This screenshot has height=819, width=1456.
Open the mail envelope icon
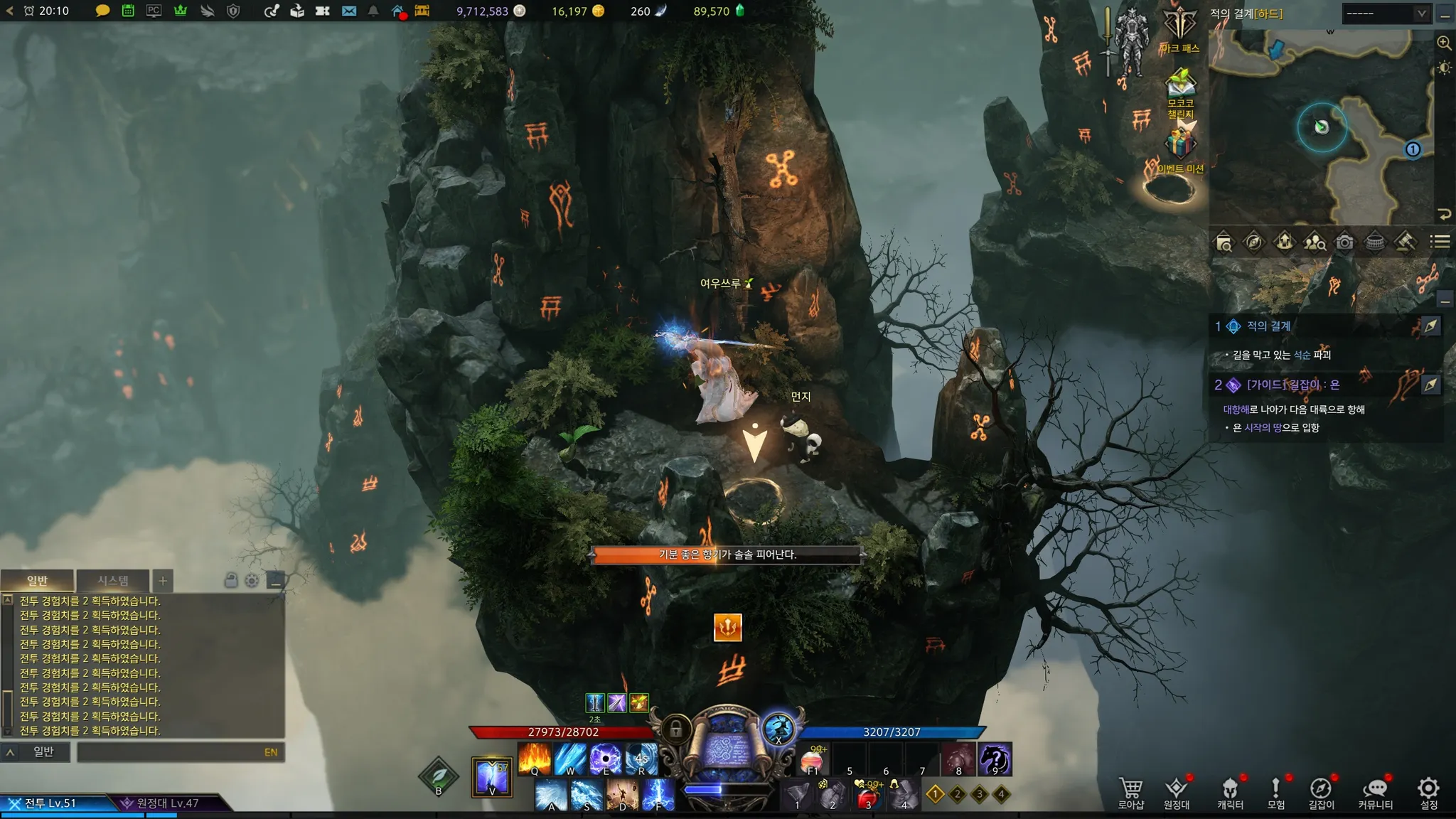tap(349, 11)
